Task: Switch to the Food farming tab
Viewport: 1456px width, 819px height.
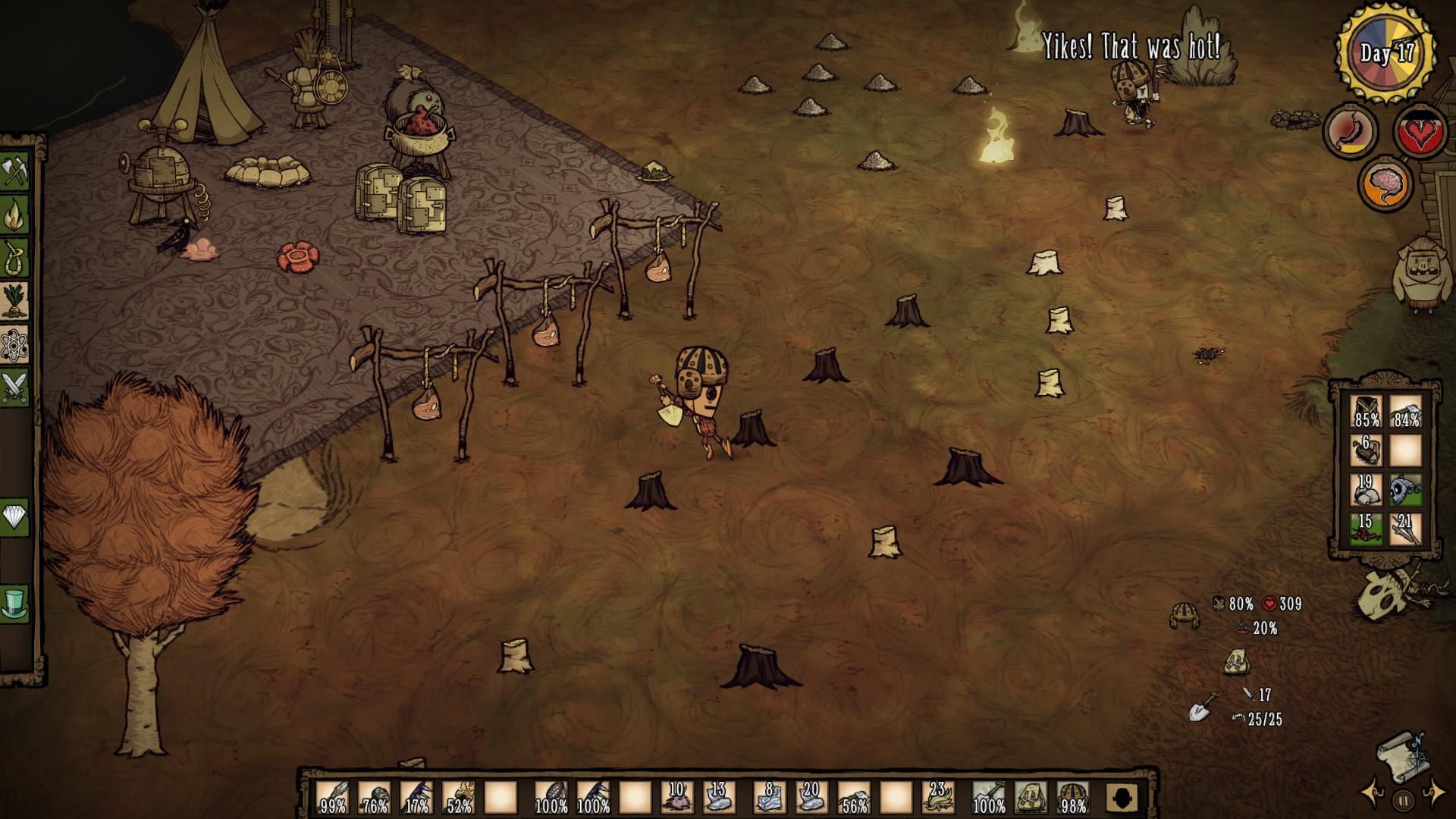Action: 15,302
